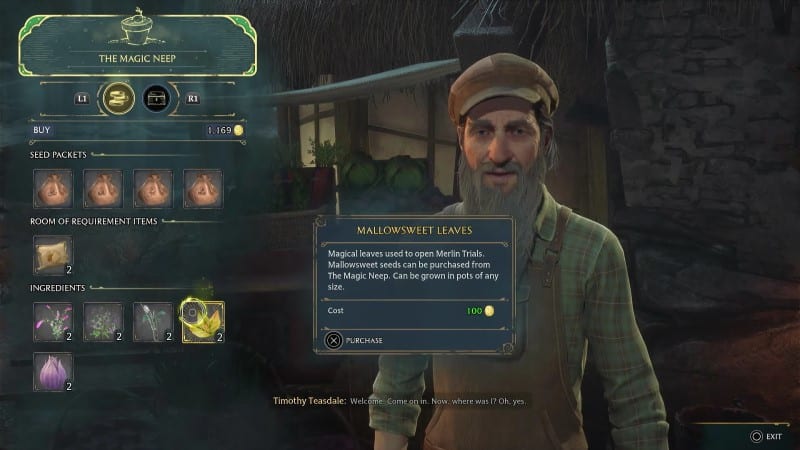
Task: Choose the green leafy herb ingredient
Action: coord(102,321)
